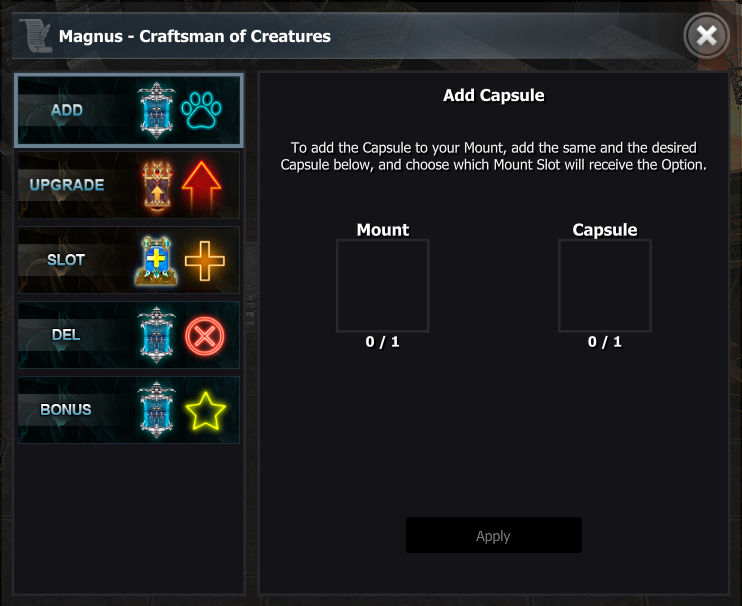This screenshot has height=606, width=742.
Task: Choose the DEL tab
Action: pyautogui.click(x=128, y=335)
